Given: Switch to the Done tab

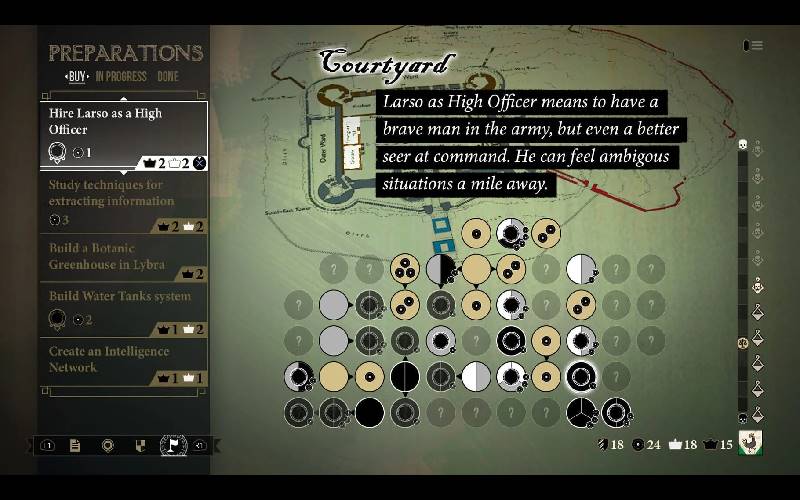Looking at the screenshot, I should point(168,77).
